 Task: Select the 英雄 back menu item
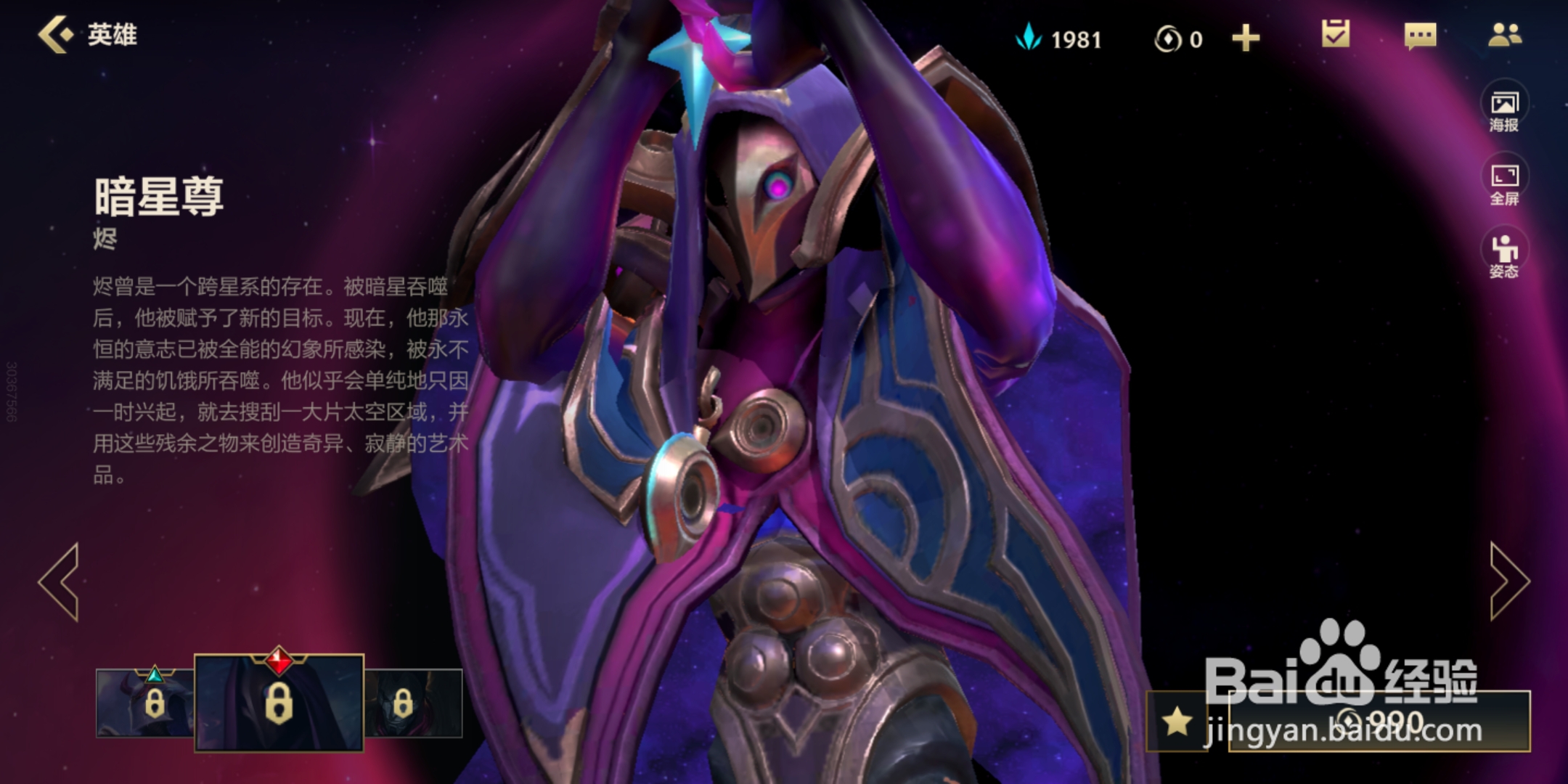tap(113, 33)
